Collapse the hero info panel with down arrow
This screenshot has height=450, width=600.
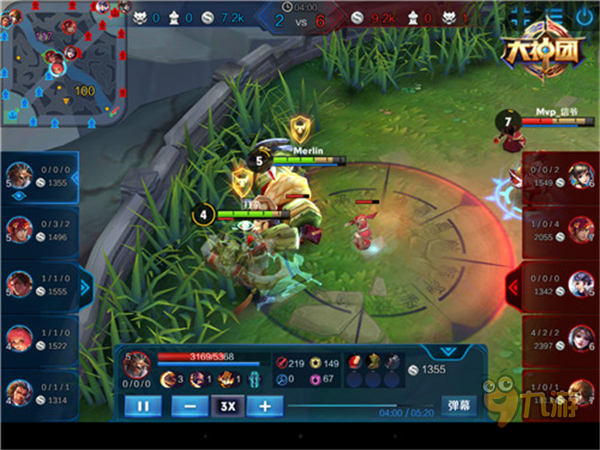447,352
